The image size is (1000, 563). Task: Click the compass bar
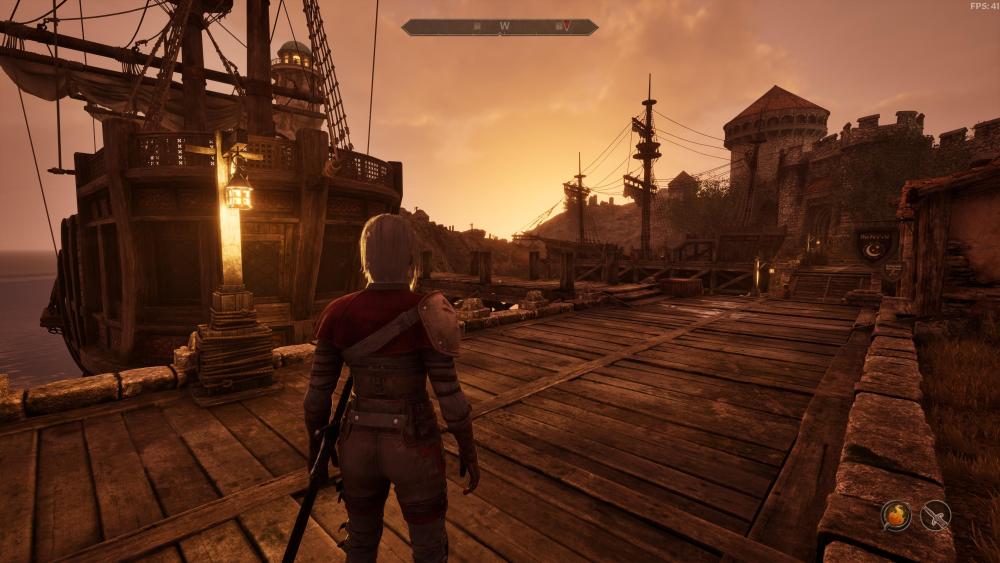coord(500,27)
